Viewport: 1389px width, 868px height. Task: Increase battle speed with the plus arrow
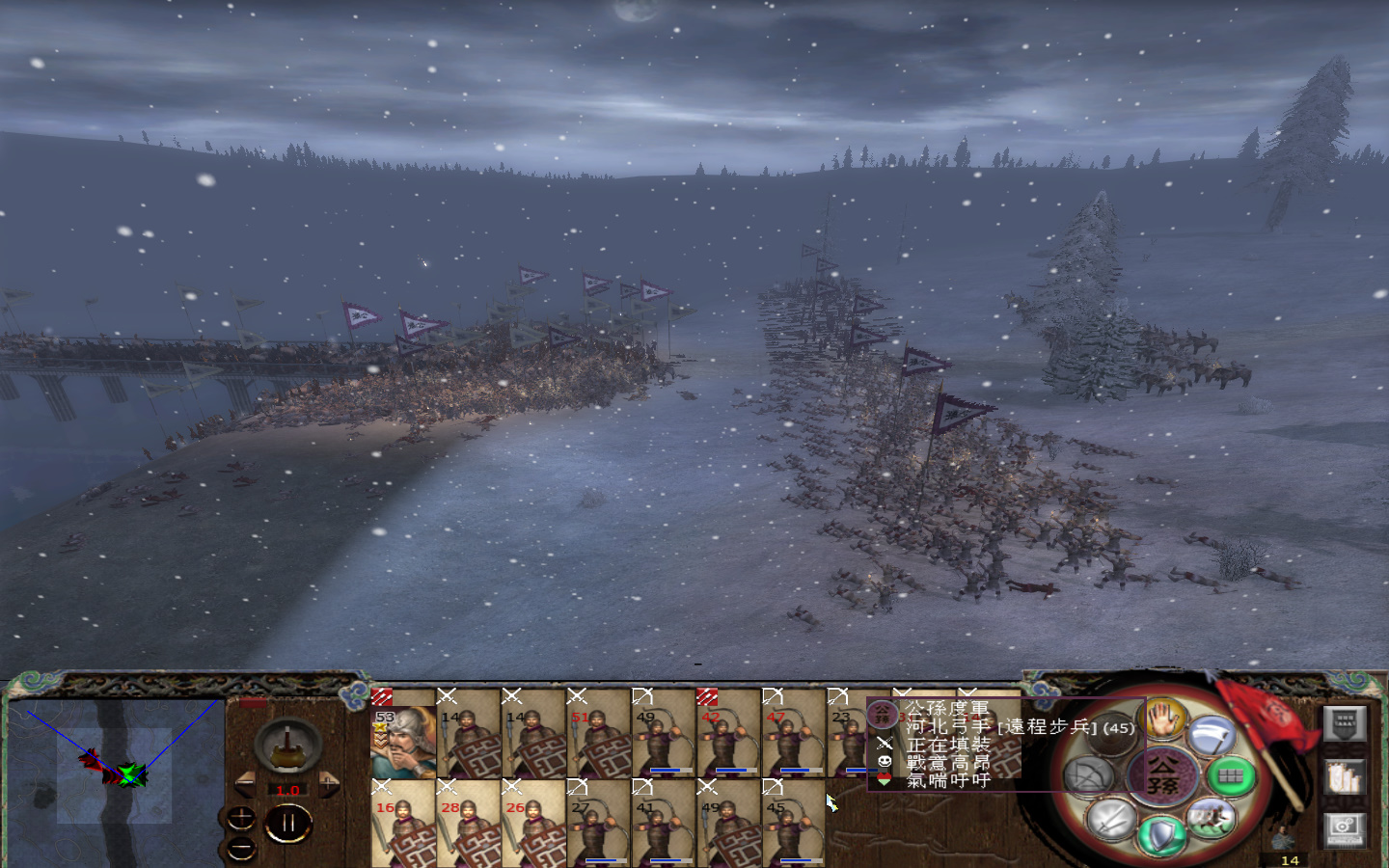(327, 784)
